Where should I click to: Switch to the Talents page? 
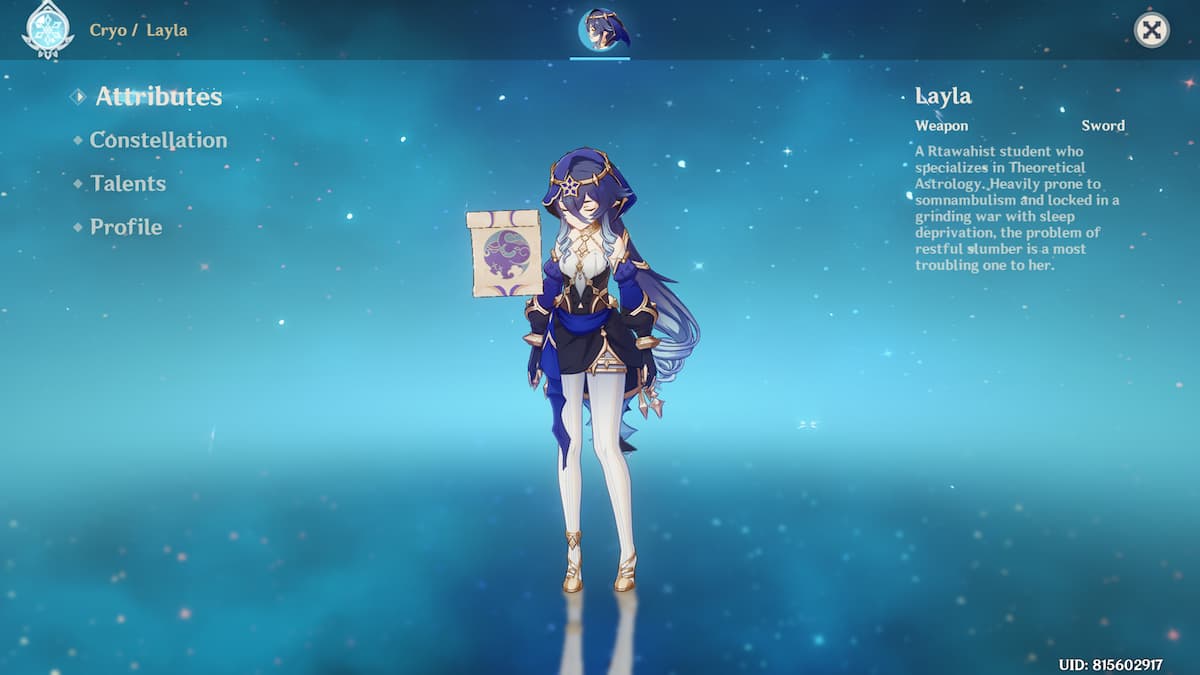pos(128,184)
